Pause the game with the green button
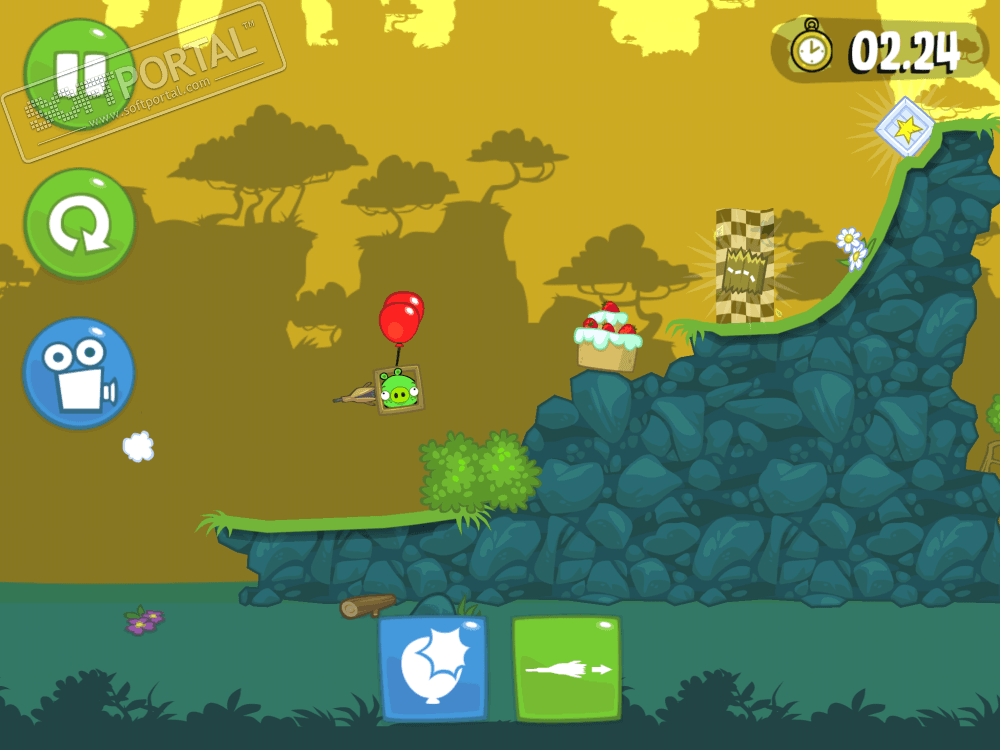The image size is (1000, 750). click(79, 74)
